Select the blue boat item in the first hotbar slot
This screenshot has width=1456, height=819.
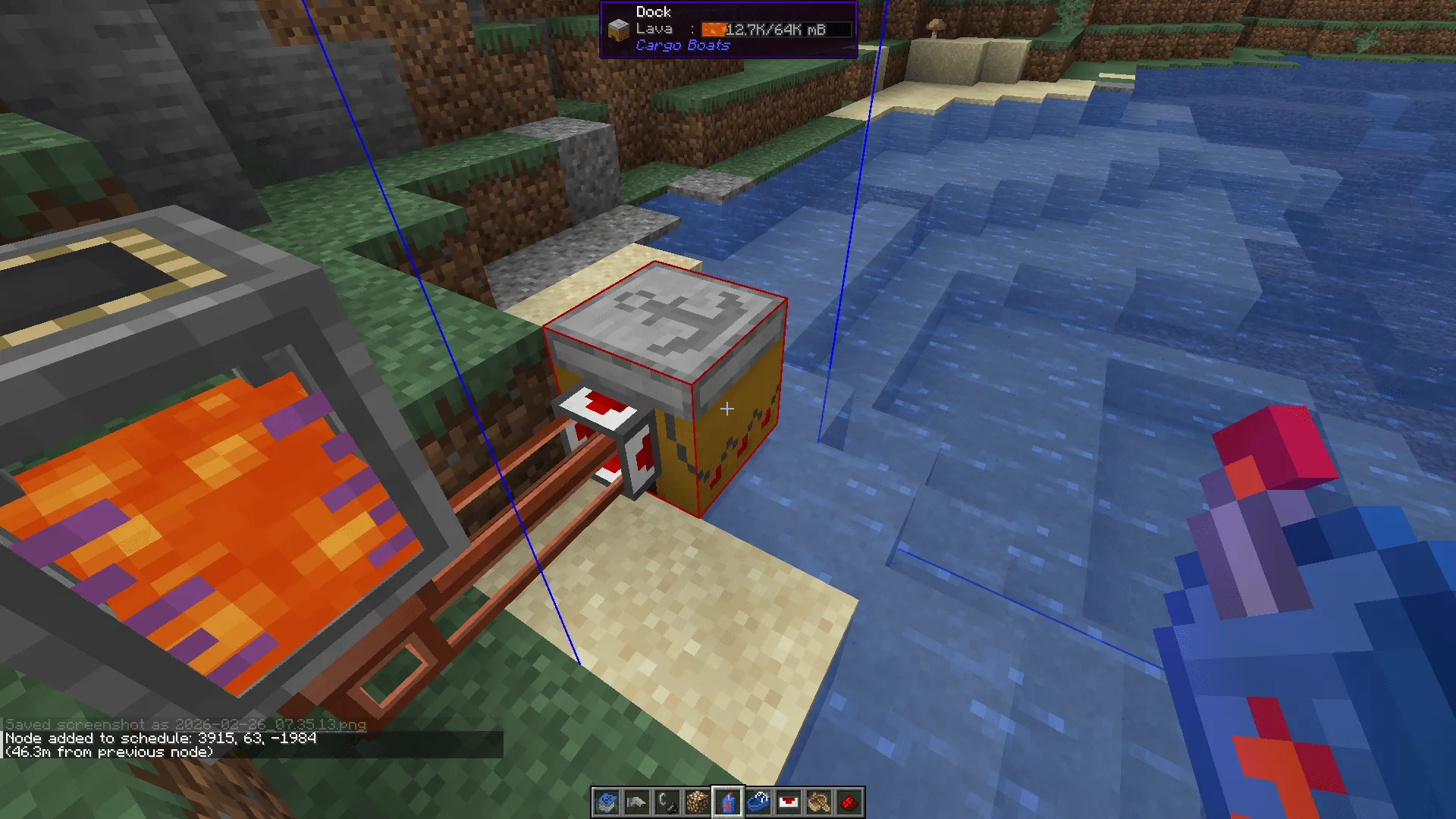[605, 803]
